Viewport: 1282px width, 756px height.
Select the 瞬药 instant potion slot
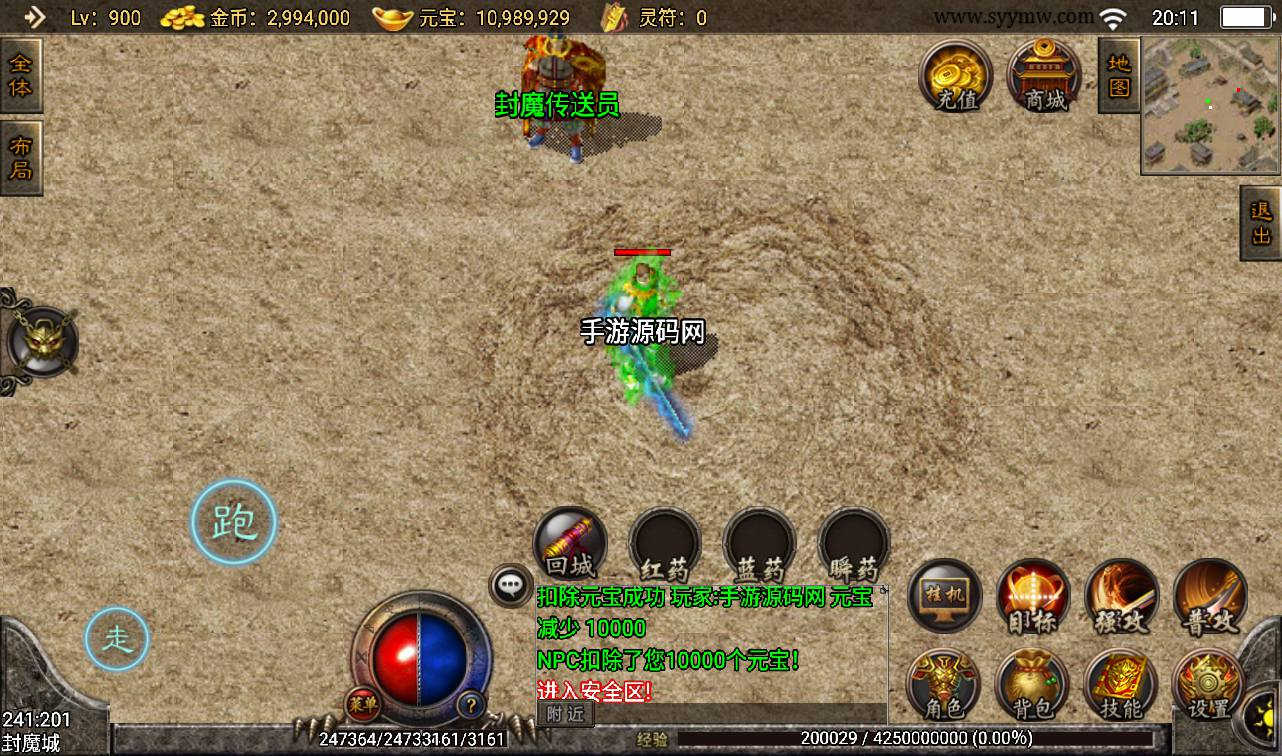coord(853,545)
